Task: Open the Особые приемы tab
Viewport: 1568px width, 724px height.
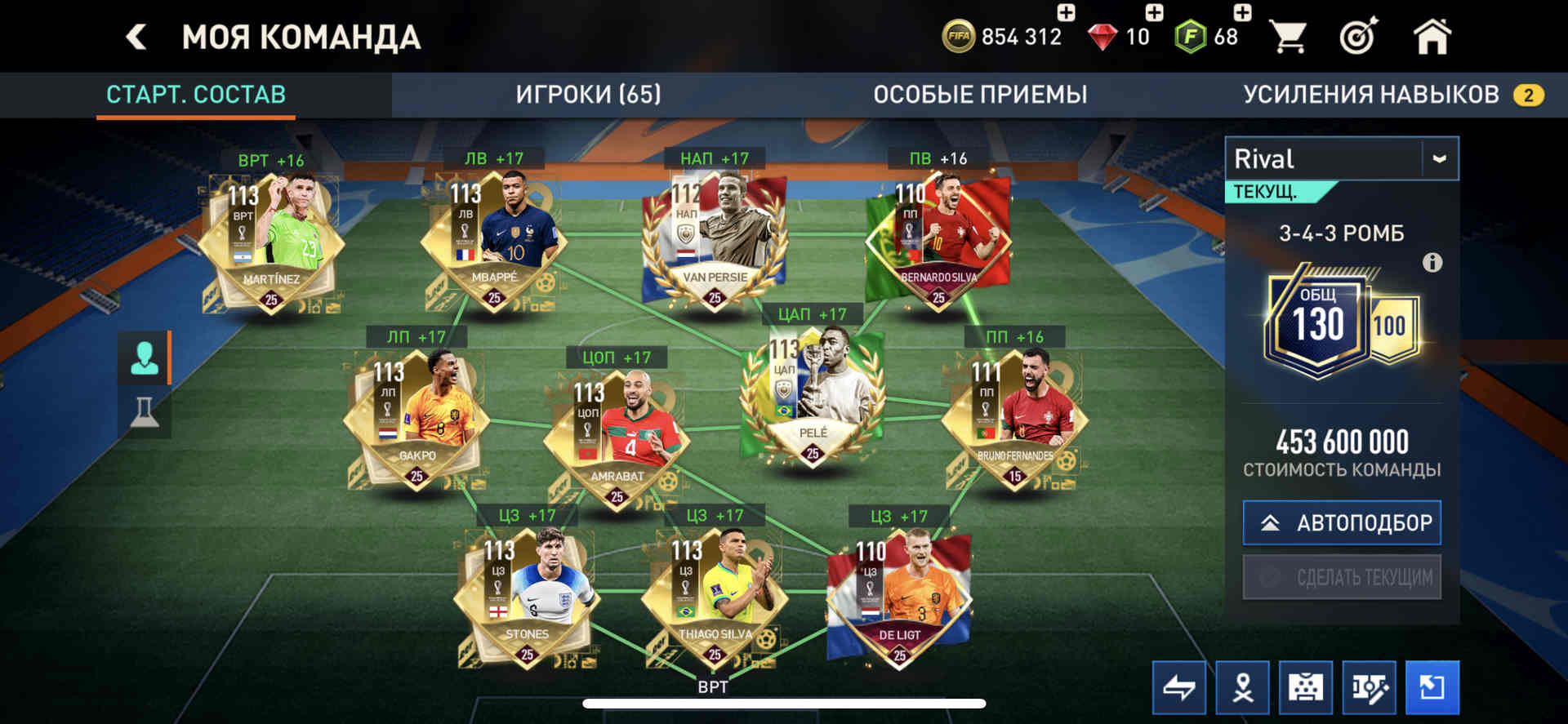Action: (x=980, y=95)
